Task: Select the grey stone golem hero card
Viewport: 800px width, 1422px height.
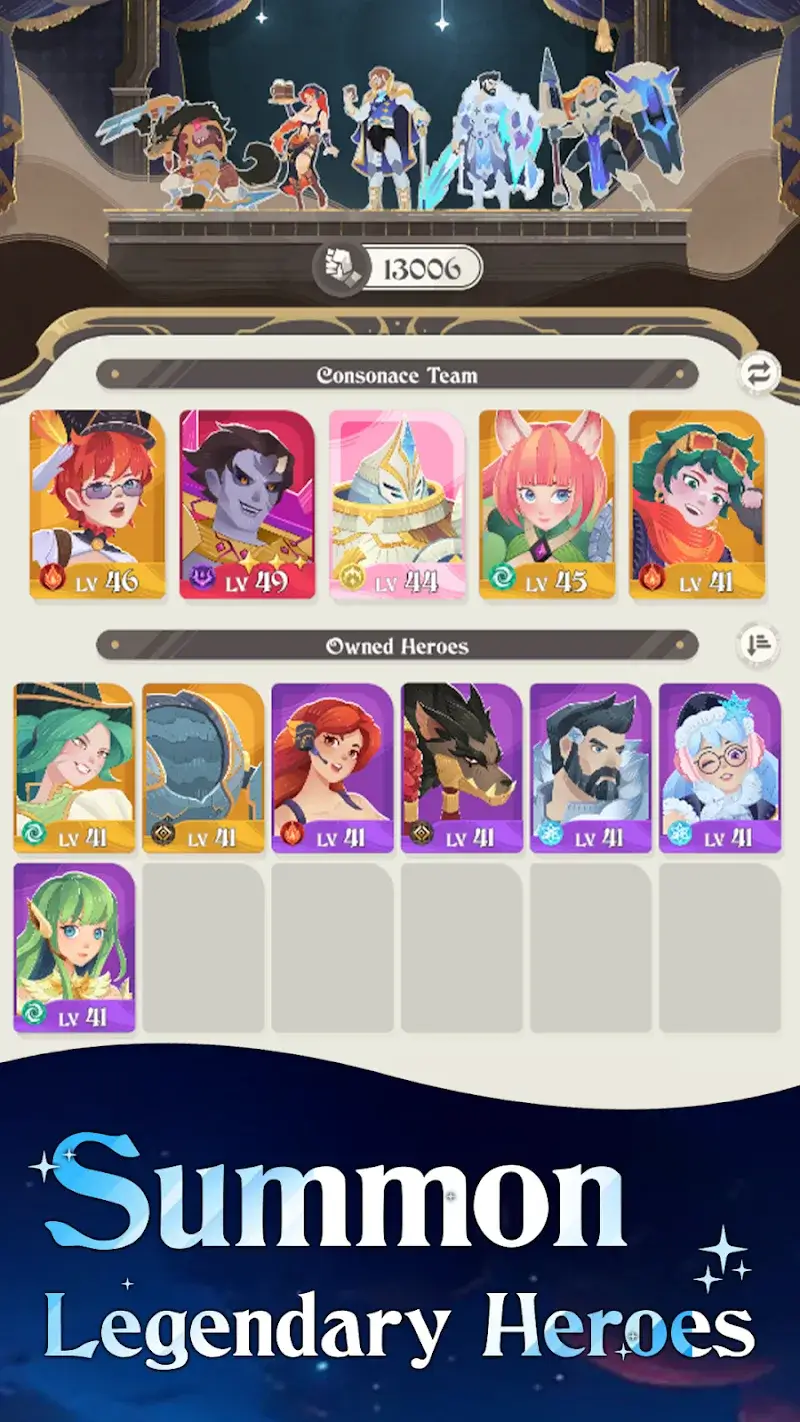Action: click(x=203, y=768)
